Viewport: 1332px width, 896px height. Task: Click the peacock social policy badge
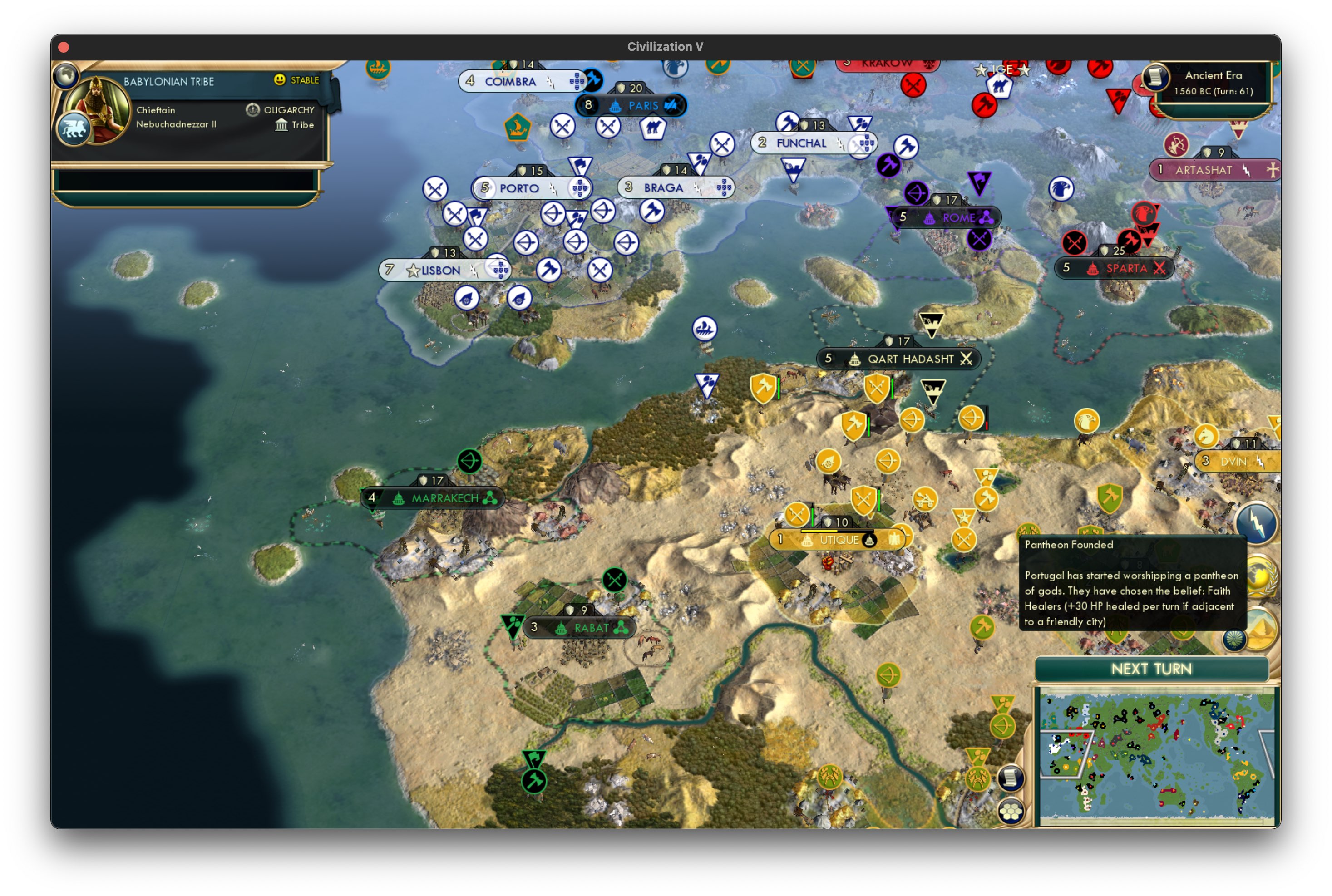click(x=1235, y=640)
